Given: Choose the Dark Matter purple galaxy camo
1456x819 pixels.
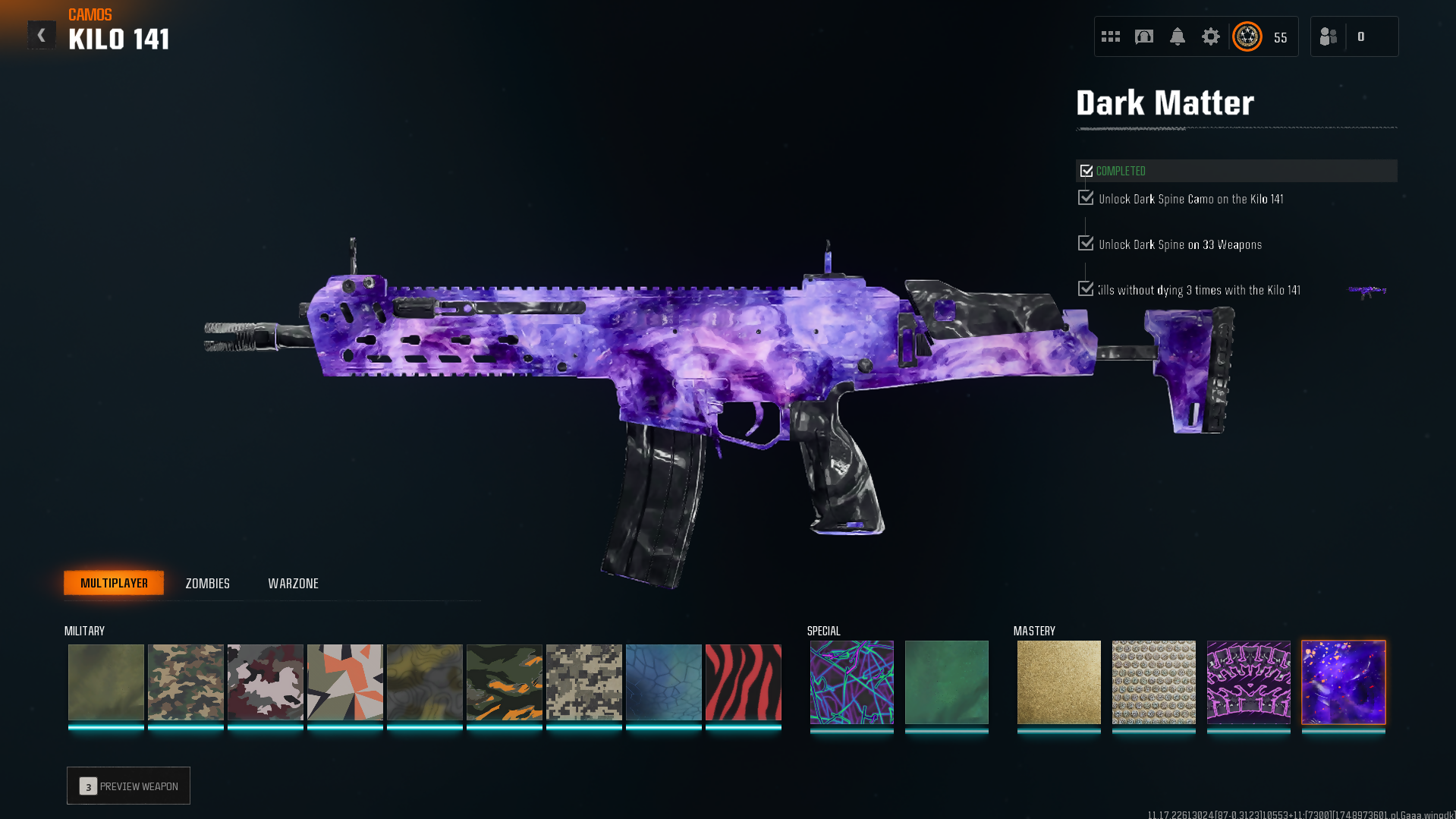Looking at the screenshot, I should [1343, 682].
